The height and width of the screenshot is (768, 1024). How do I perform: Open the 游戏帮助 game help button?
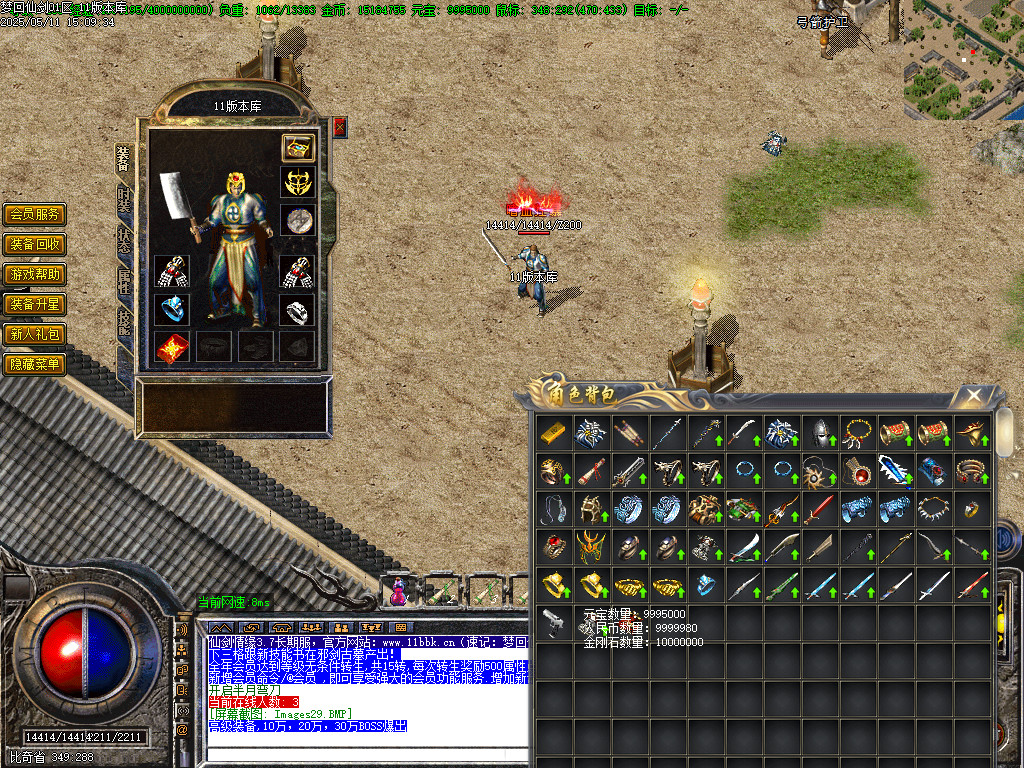point(35,274)
